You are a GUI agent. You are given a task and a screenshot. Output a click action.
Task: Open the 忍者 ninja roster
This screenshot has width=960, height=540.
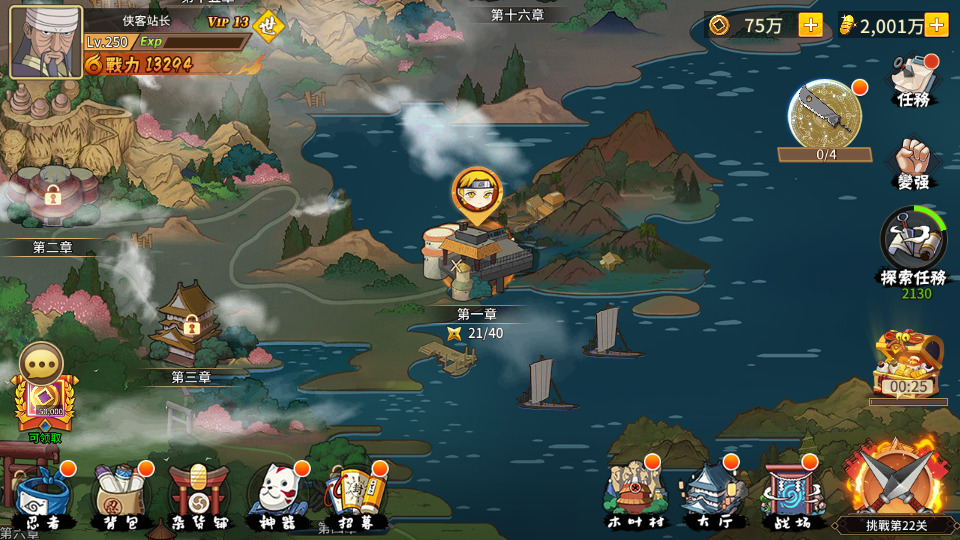(44, 495)
